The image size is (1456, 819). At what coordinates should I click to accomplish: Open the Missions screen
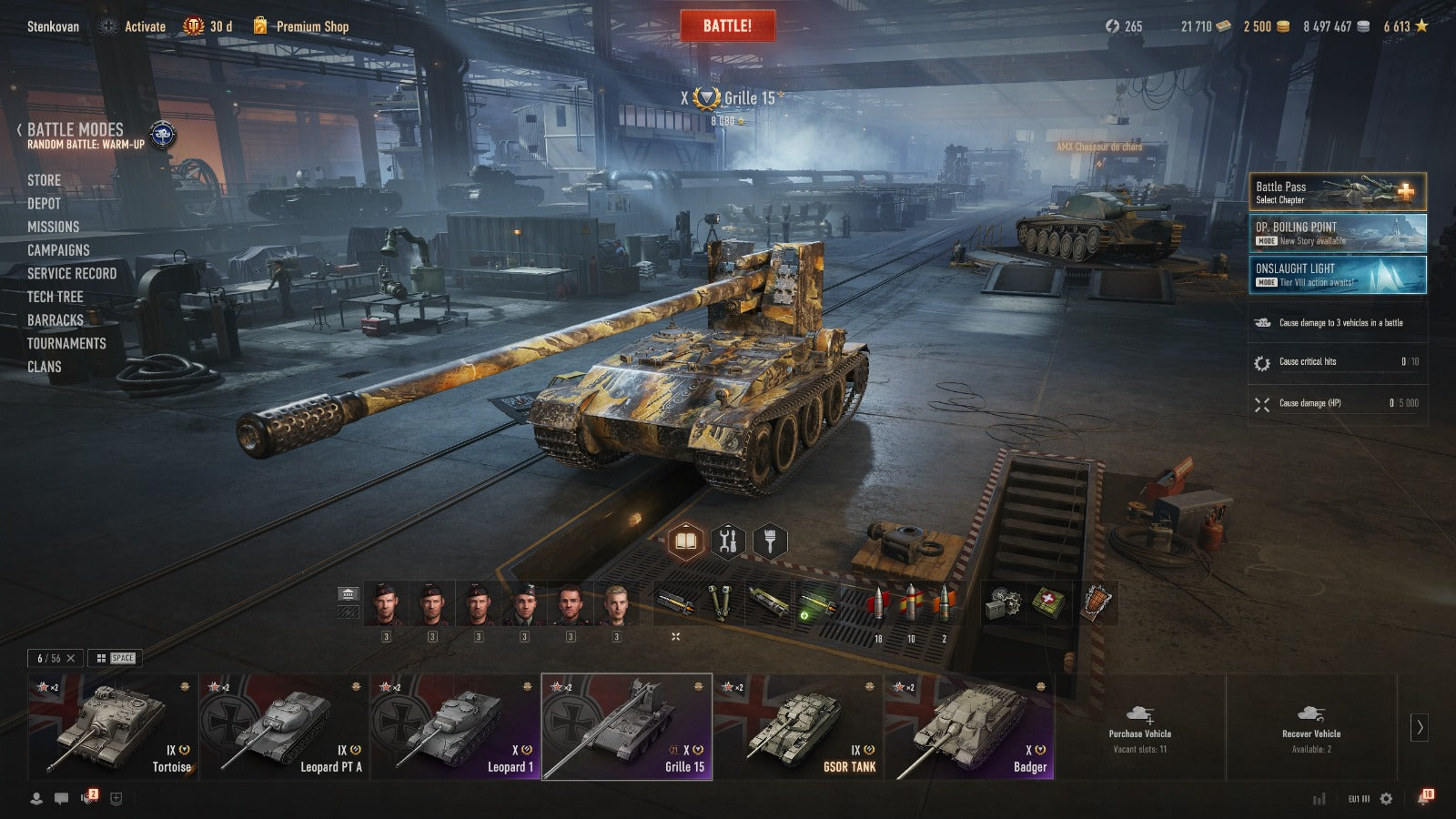click(53, 227)
